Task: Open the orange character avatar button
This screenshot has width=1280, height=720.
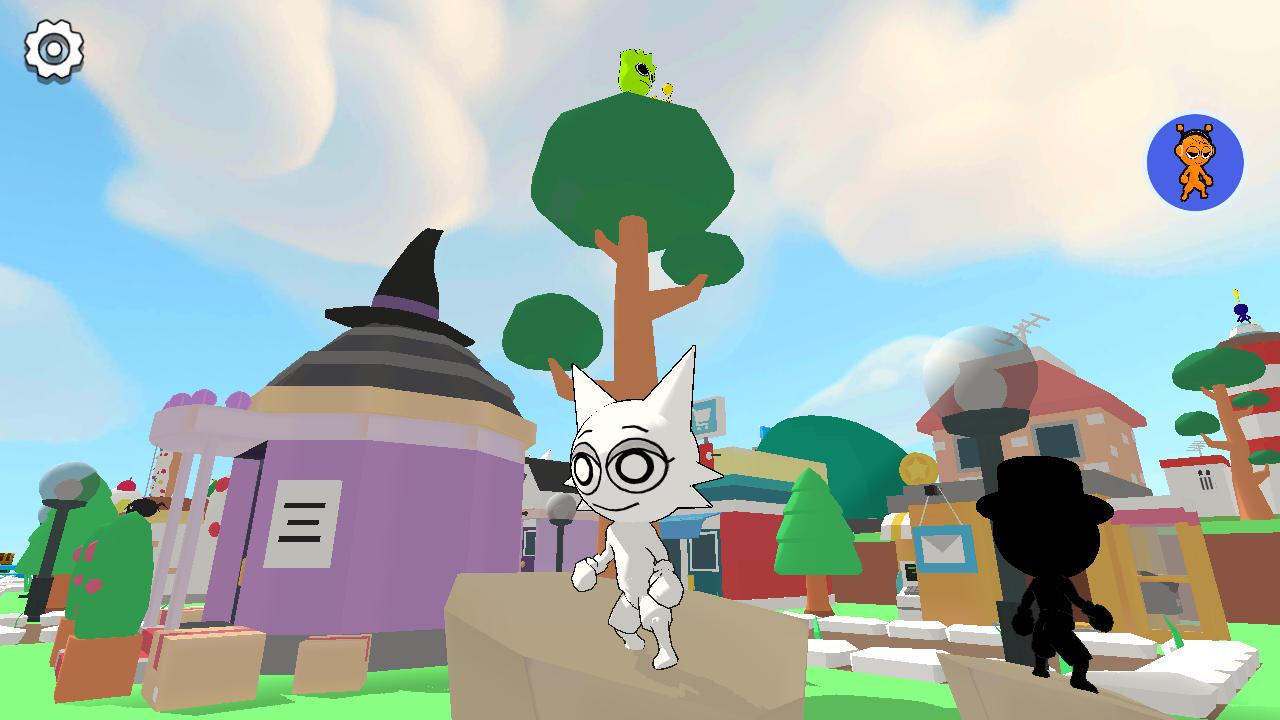Action: [1193, 162]
